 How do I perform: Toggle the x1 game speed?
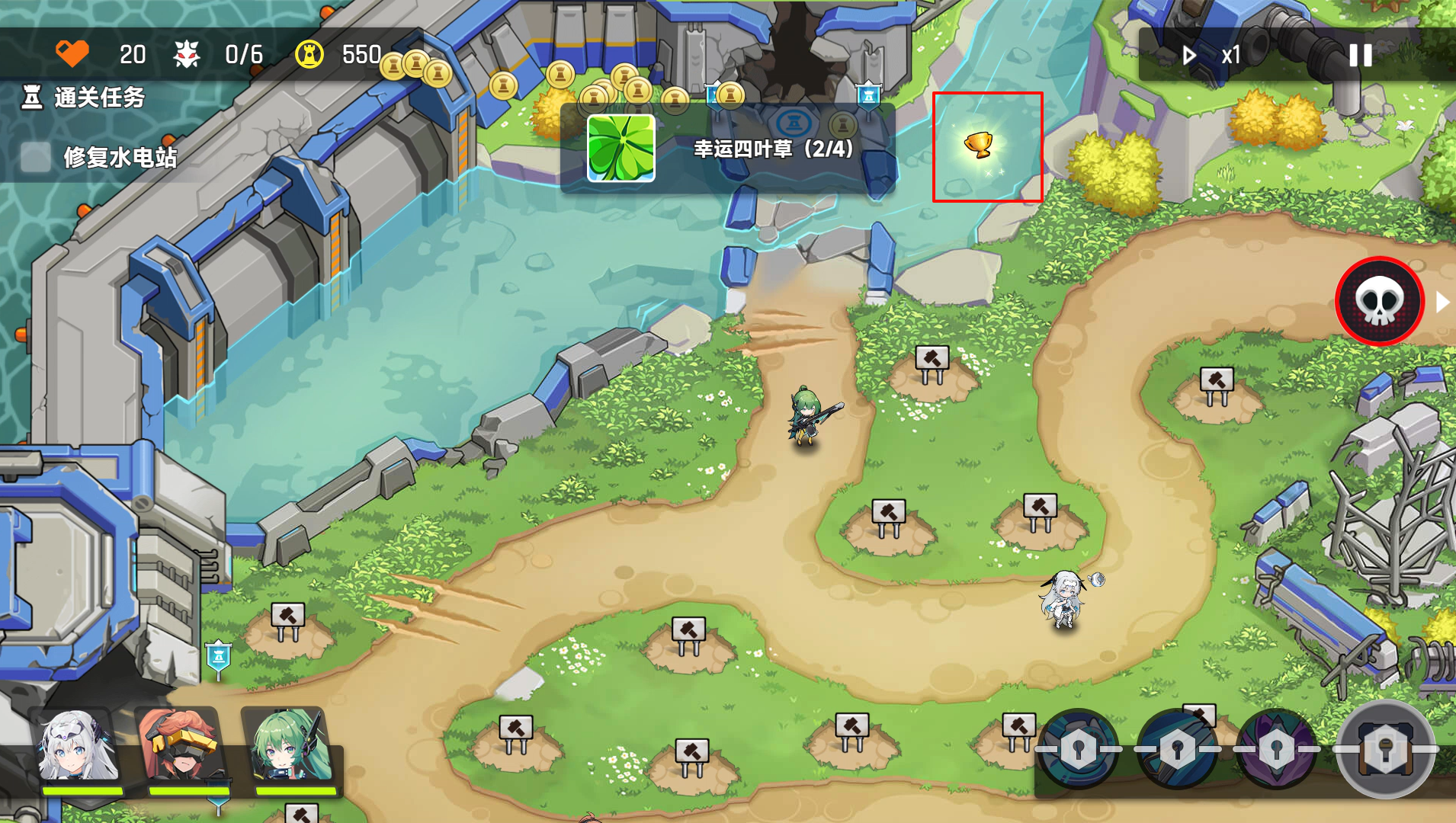[1213, 55]
